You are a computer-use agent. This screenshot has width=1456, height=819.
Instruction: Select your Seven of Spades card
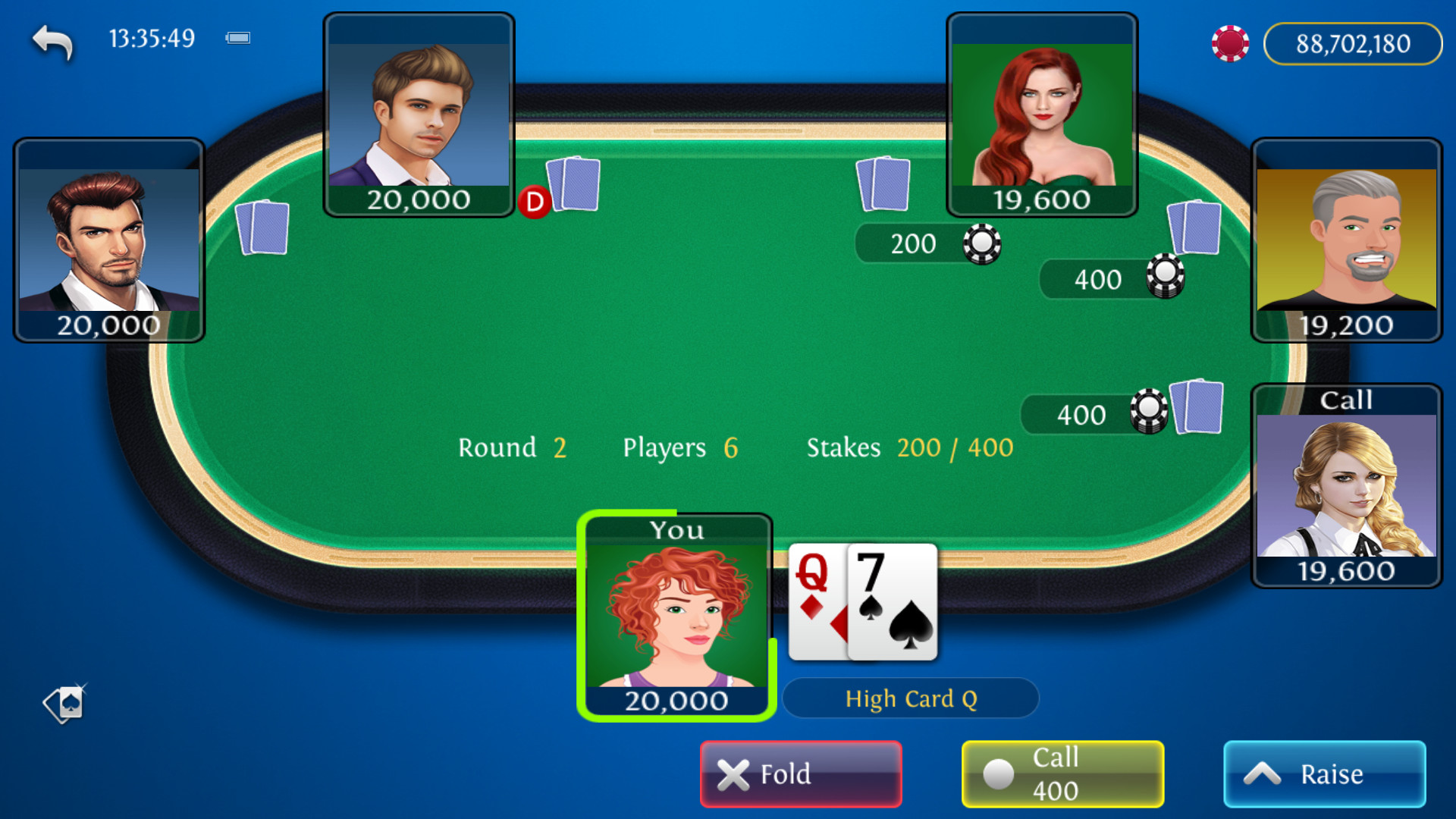coord(892,603)
